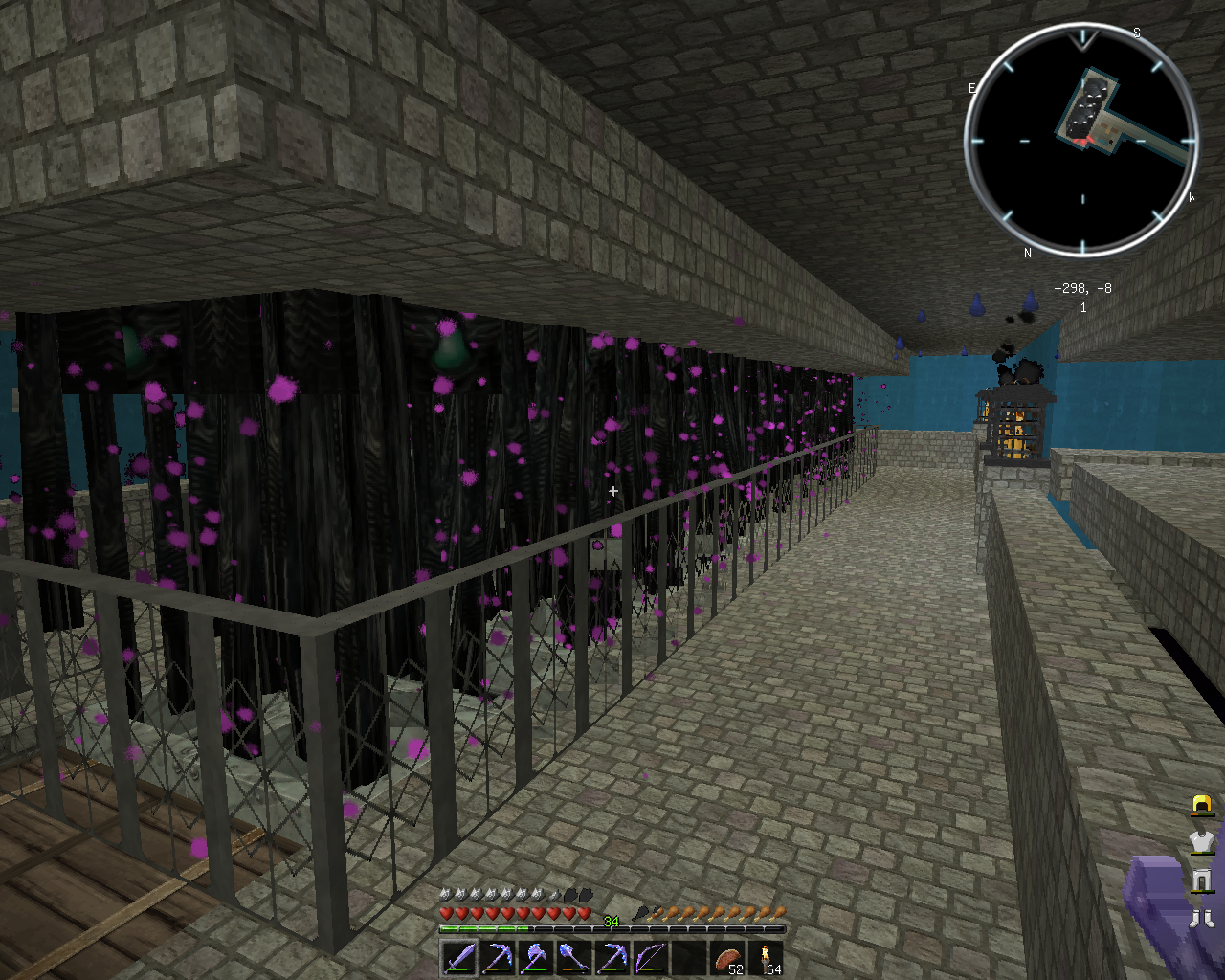
Task: Choose the shovel in the hotbar
Action: point(572,957)
